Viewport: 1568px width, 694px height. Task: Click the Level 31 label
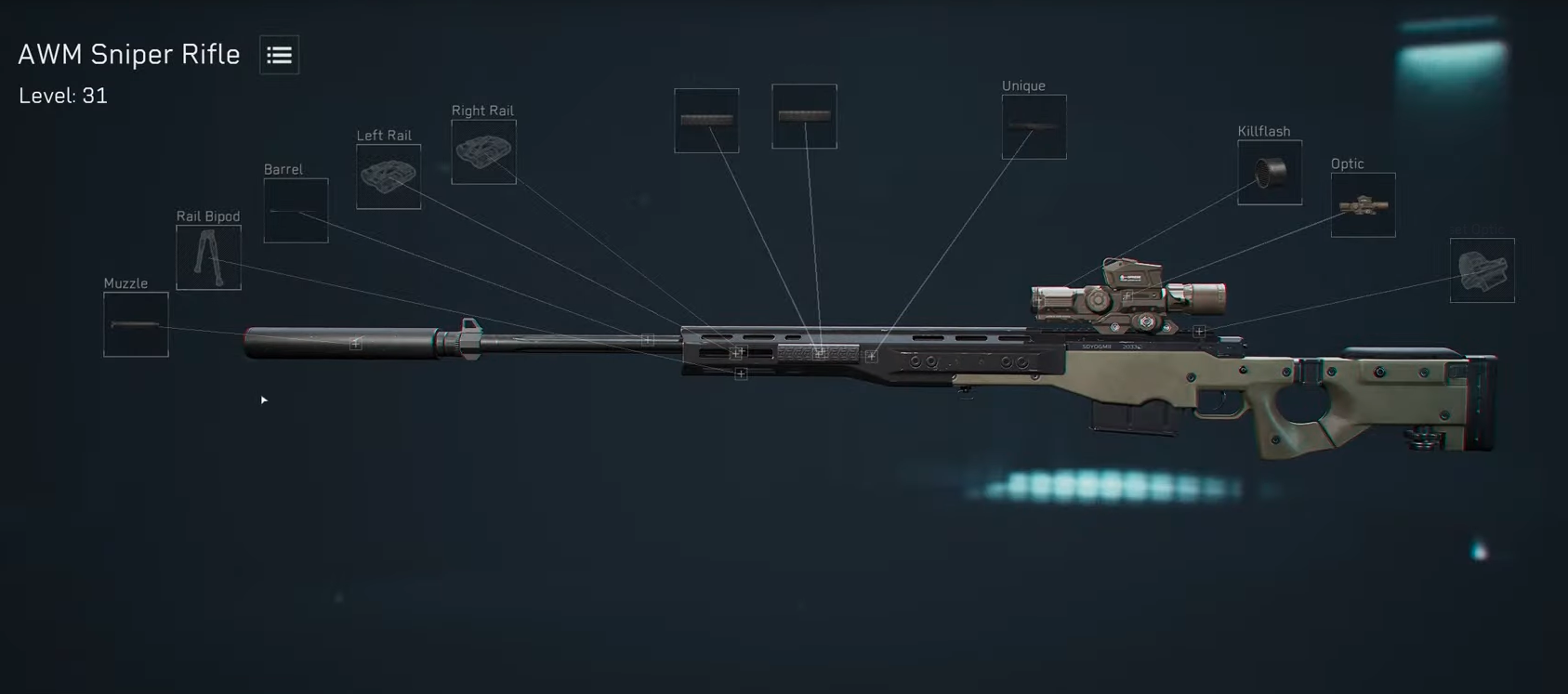click(61, 95)
